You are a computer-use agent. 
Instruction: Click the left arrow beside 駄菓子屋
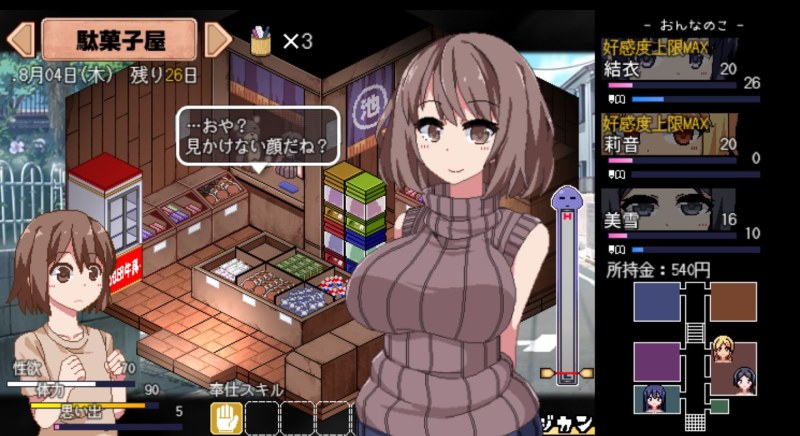point(20,40)
